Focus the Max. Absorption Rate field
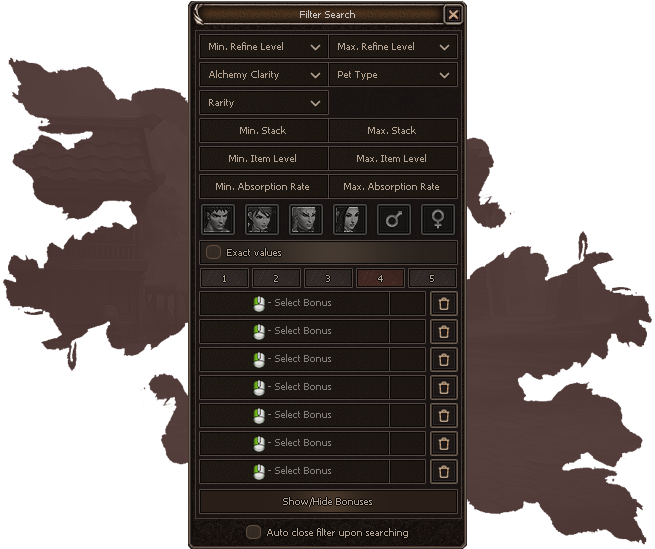 tap(392, 187)
